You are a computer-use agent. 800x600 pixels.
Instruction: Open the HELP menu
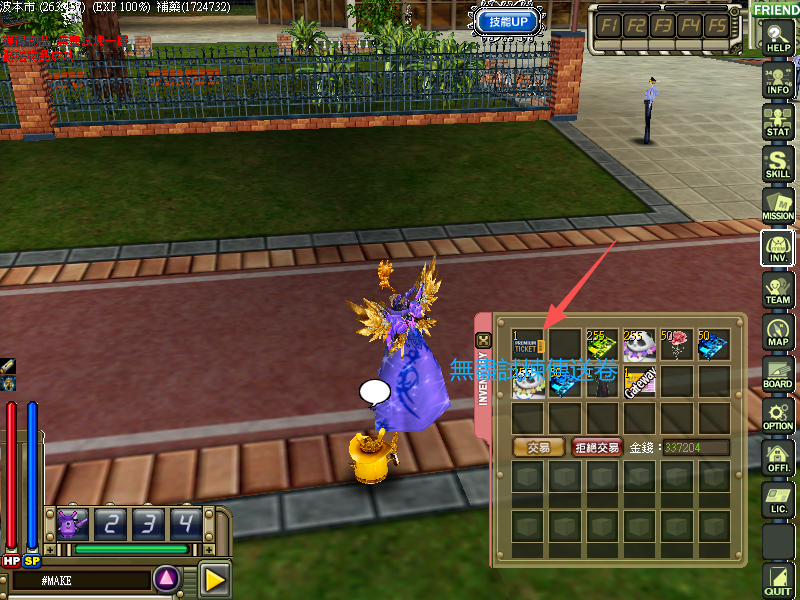(x=777, y=40)
